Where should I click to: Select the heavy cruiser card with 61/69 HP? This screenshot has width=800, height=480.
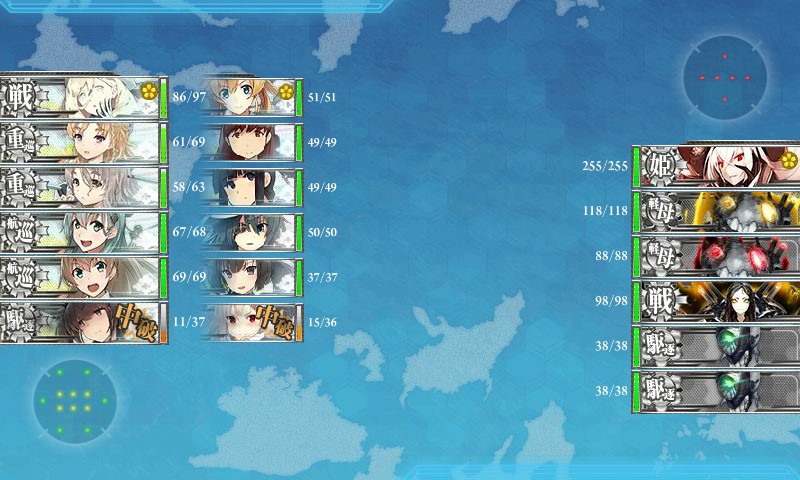[x=82, y=143]
